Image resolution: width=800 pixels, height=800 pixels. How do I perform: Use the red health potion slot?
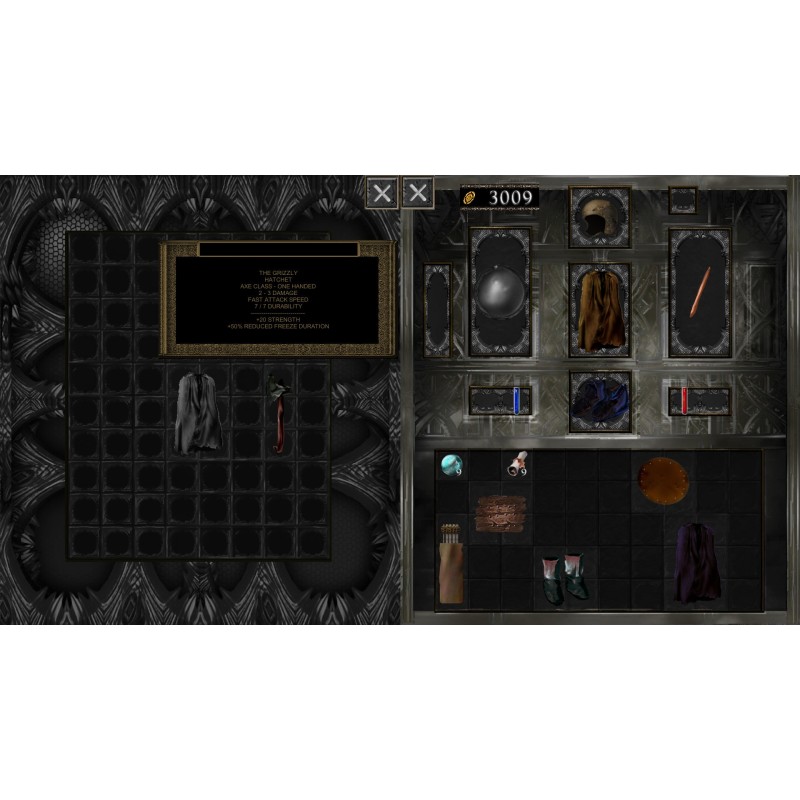tap(684, 401)
